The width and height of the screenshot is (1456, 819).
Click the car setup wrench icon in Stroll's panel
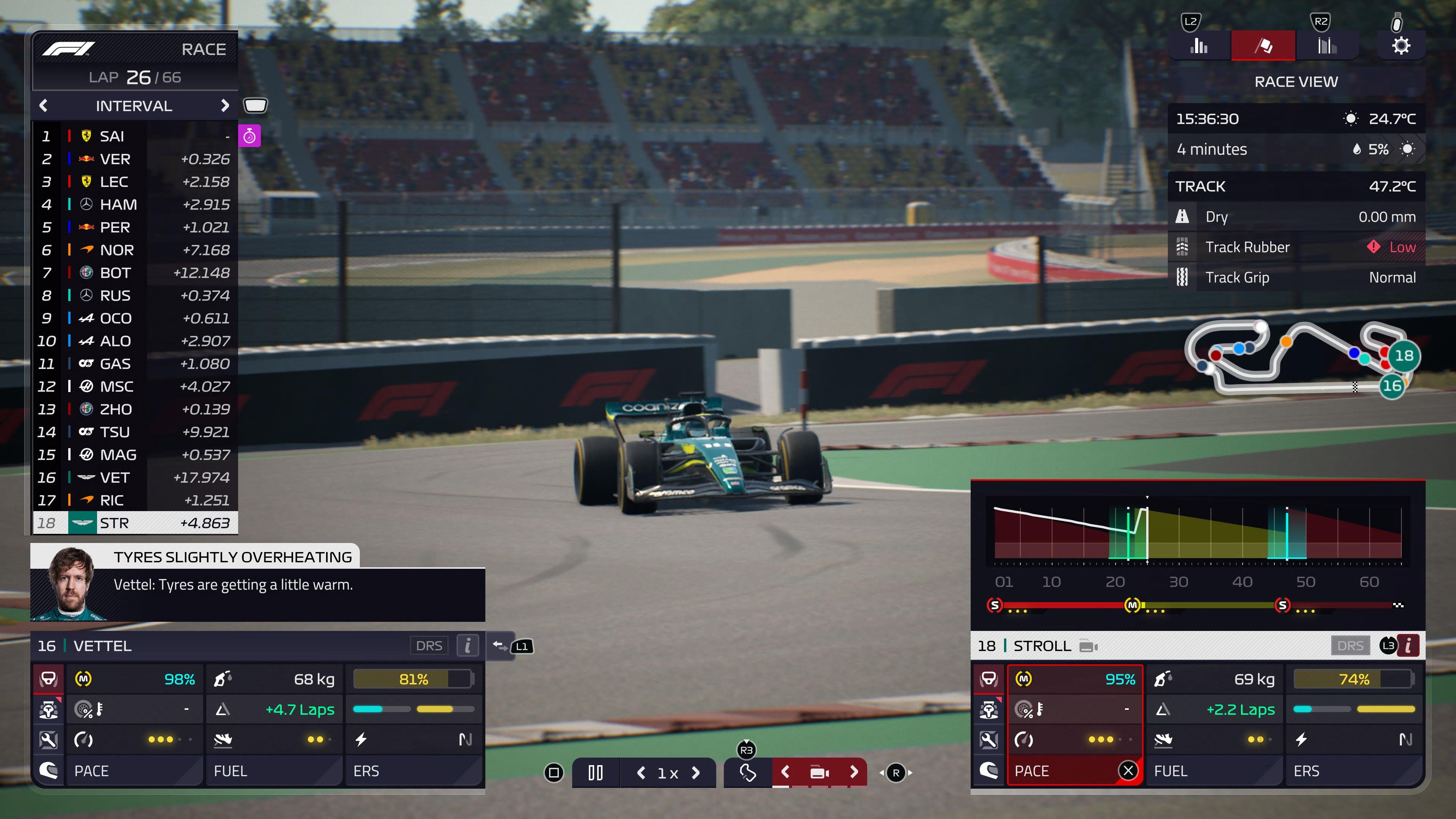[x=988, y=740]
